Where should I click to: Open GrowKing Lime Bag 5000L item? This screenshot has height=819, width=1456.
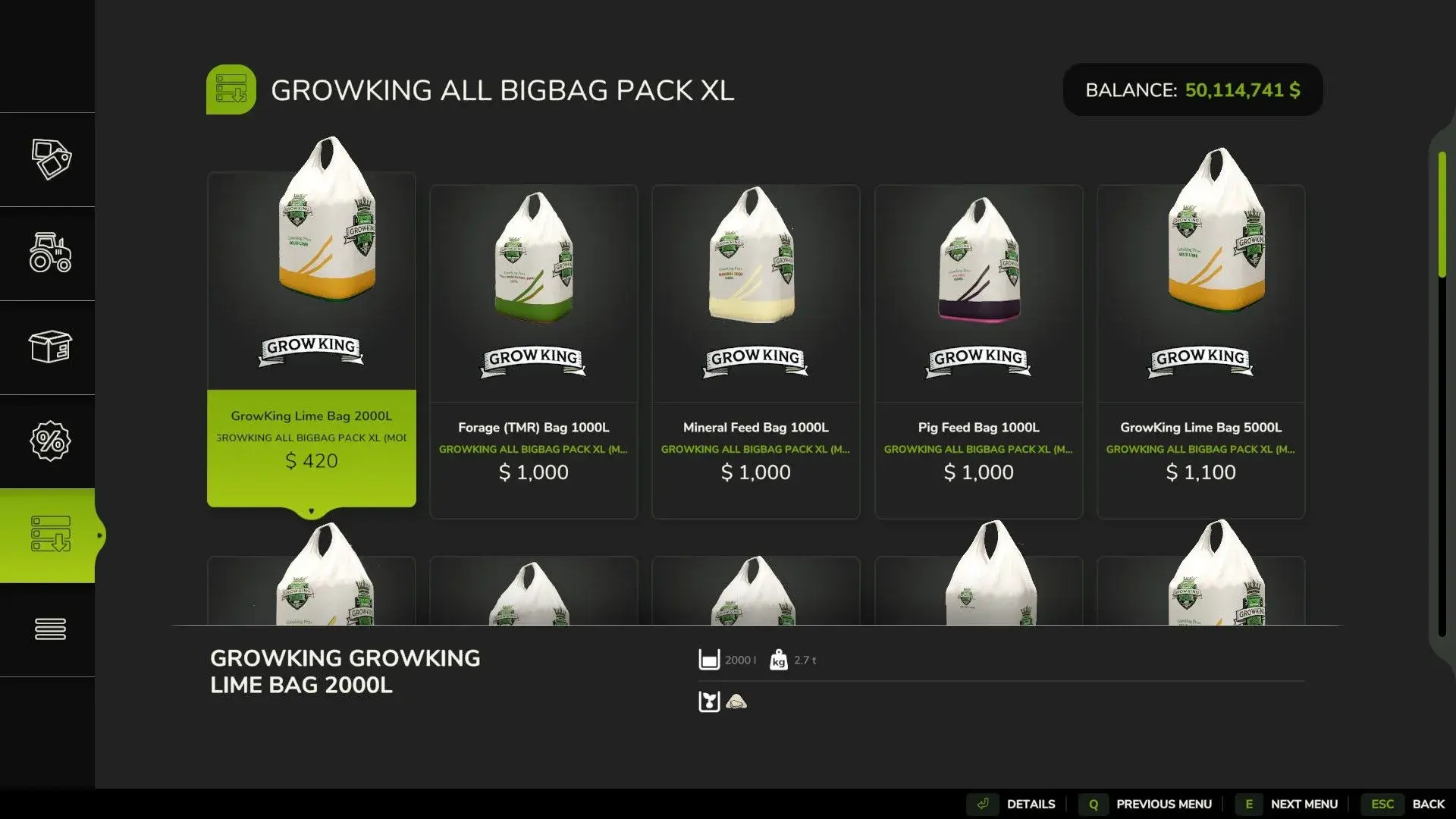(x=1200, y=353)
